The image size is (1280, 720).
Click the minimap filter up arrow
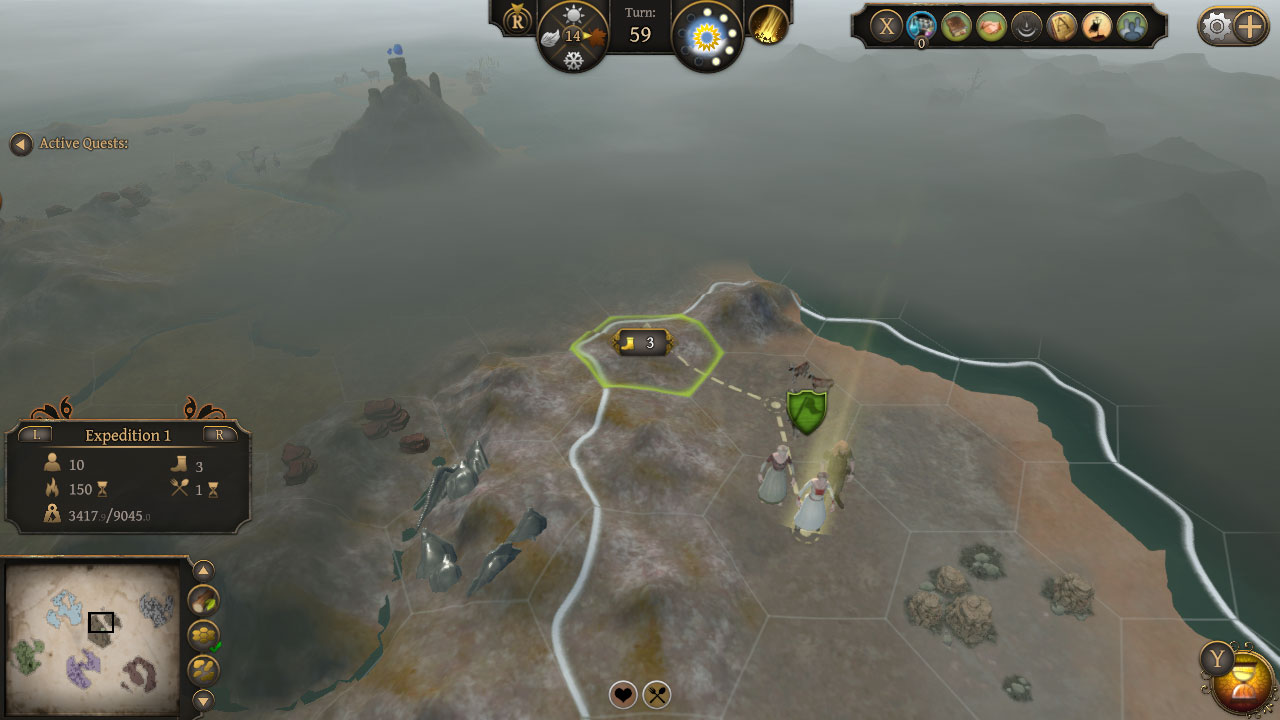[203, 571]
